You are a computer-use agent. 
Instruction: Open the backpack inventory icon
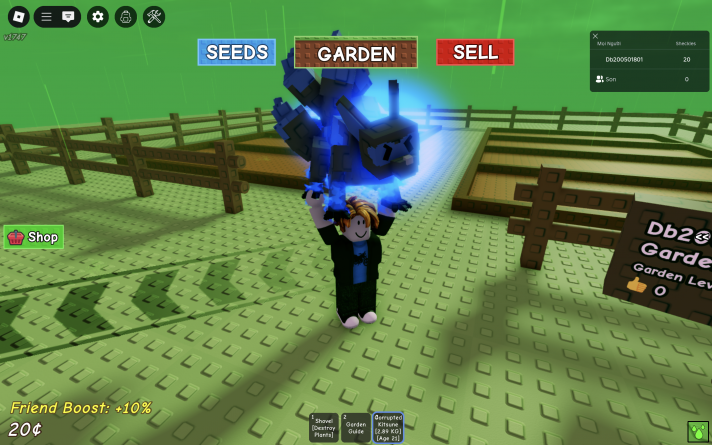[125, 16]
